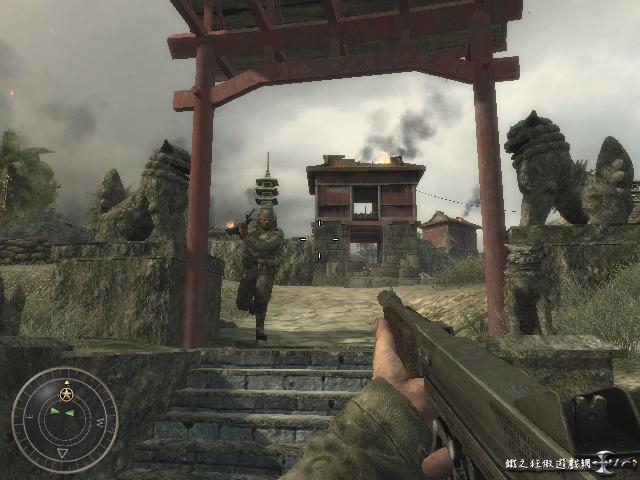Select the gold star objective marker
640x480 pixels.
click(x=67, y=394)
